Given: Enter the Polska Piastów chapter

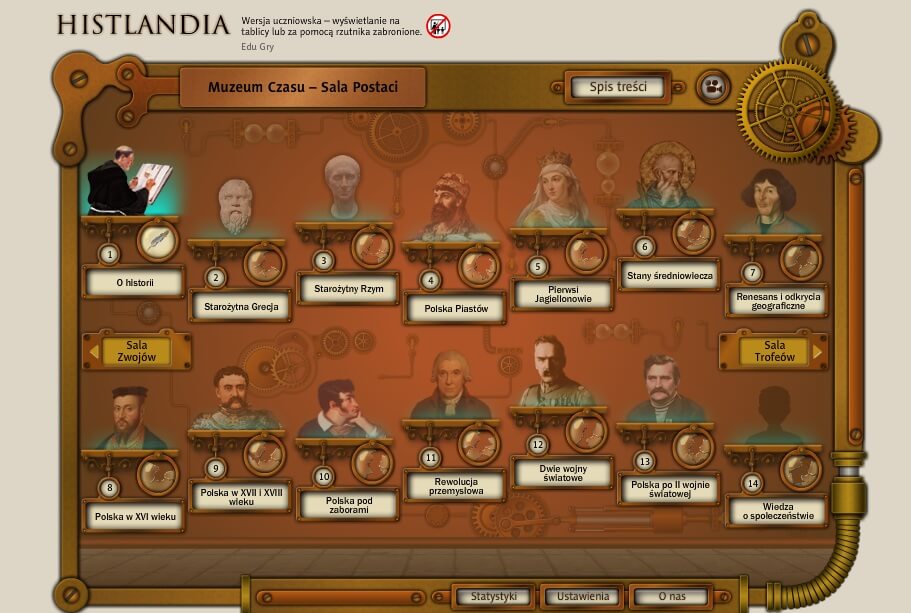Looking at the screenshot, I should 456,309.
